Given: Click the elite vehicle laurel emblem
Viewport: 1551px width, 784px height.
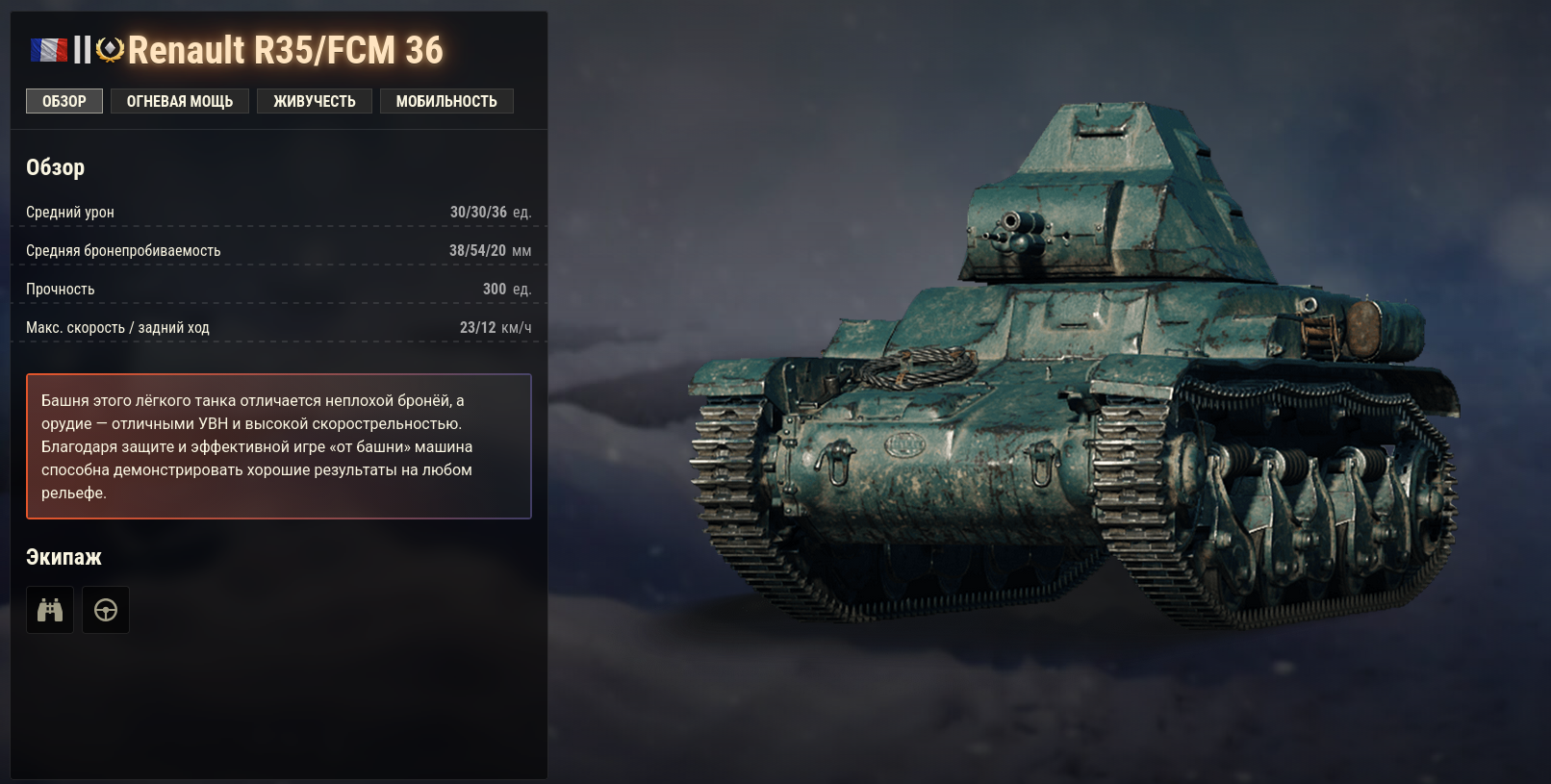Looking at the screenshot, I should point(109,46).
